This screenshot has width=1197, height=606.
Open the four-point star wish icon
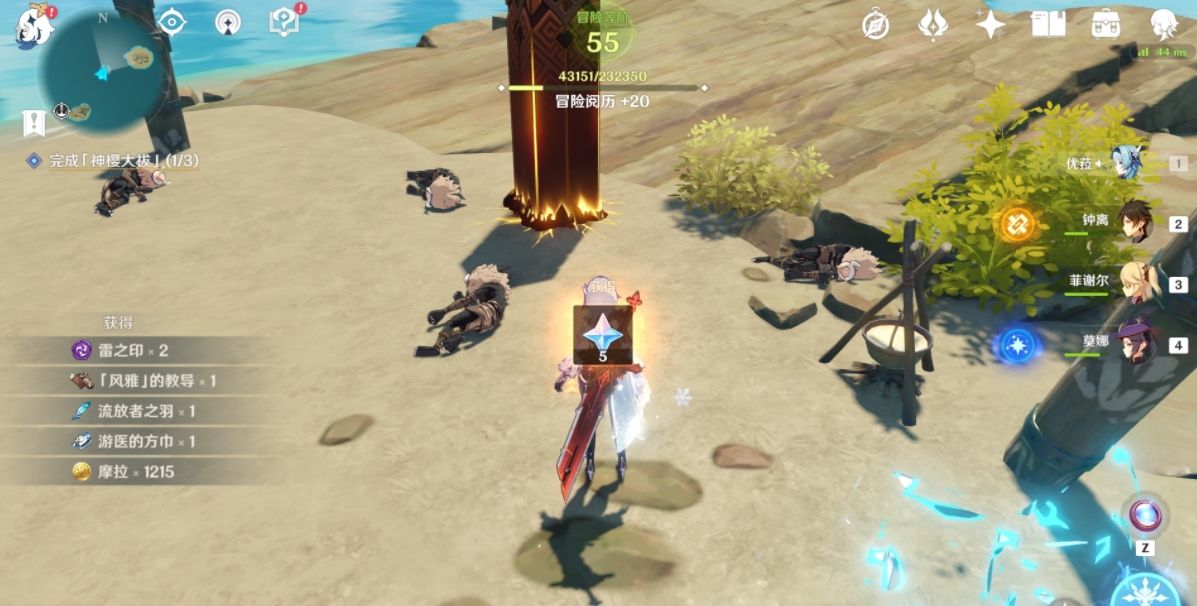(x=990, y=25)
